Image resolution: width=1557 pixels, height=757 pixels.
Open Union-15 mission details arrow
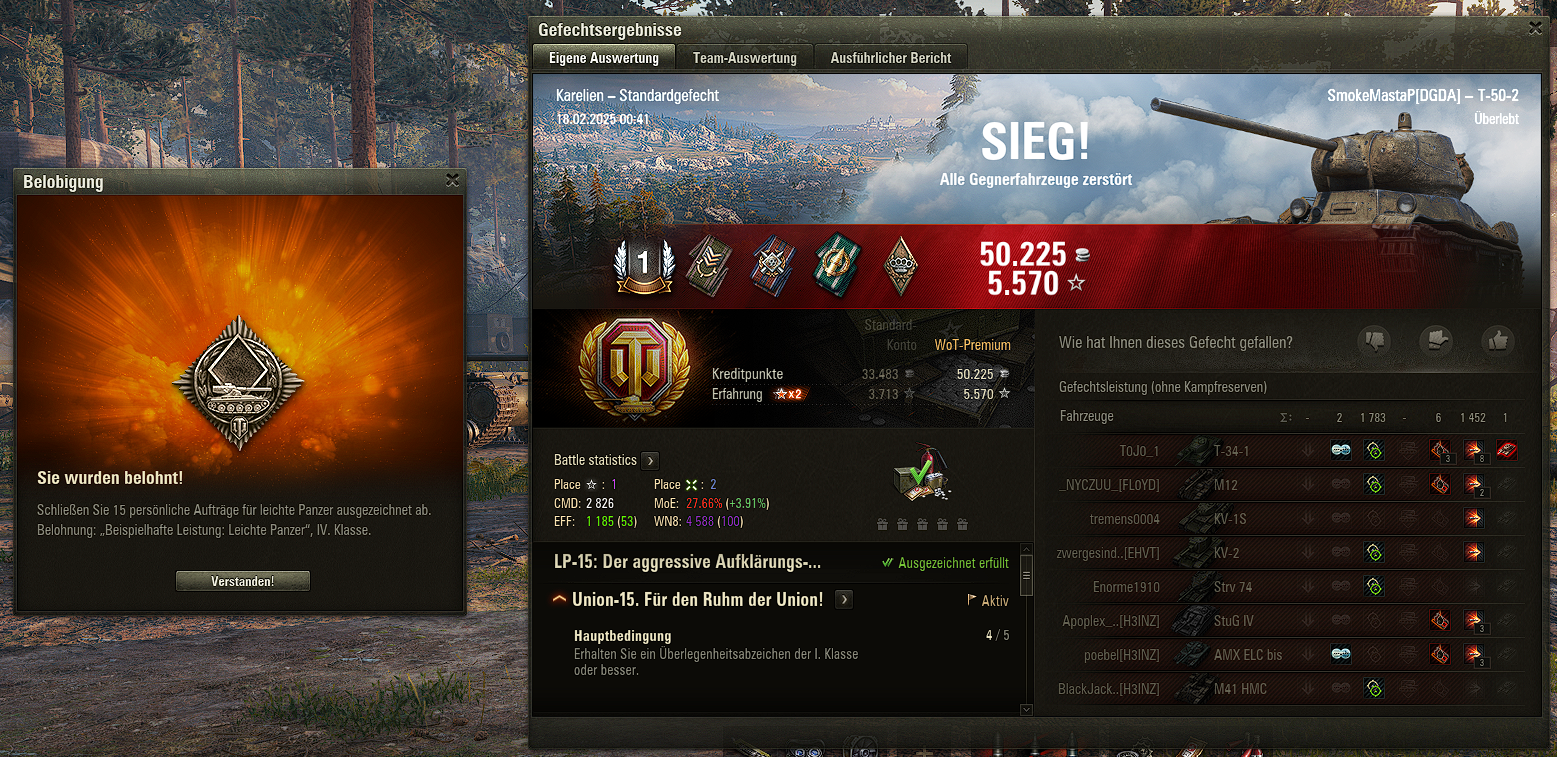843,598
